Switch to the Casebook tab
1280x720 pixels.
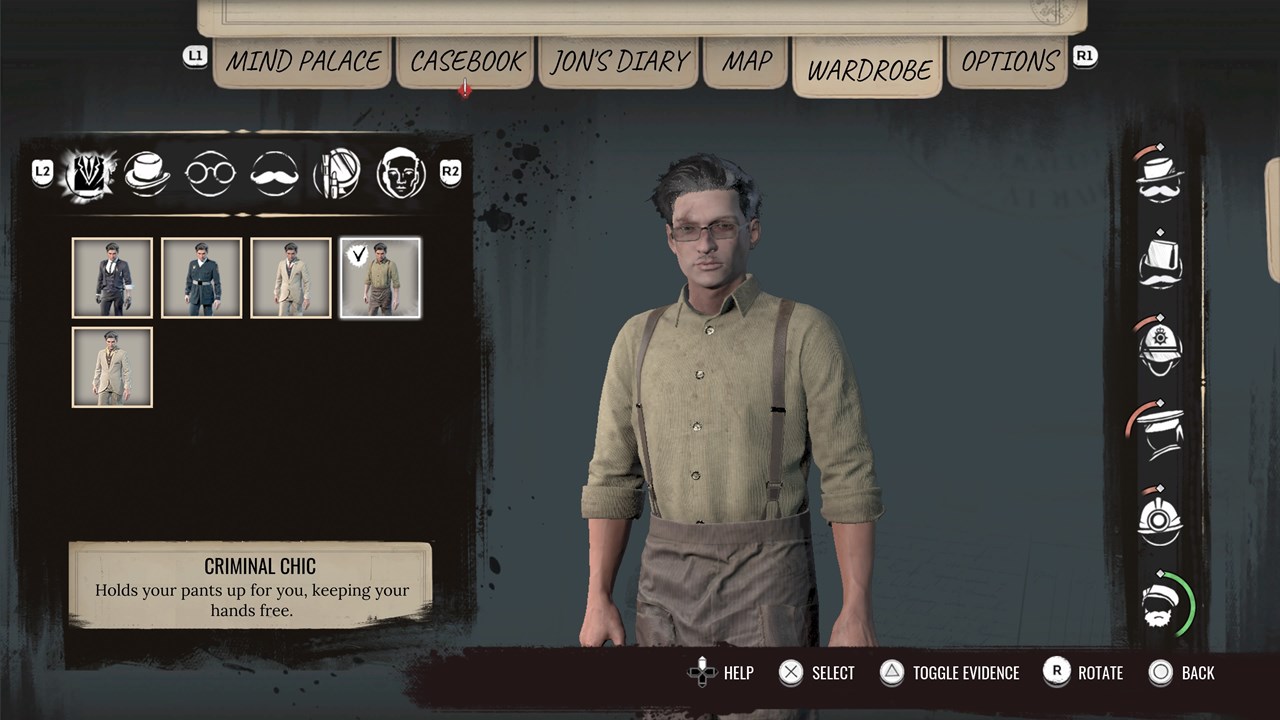tap(467, 61)
